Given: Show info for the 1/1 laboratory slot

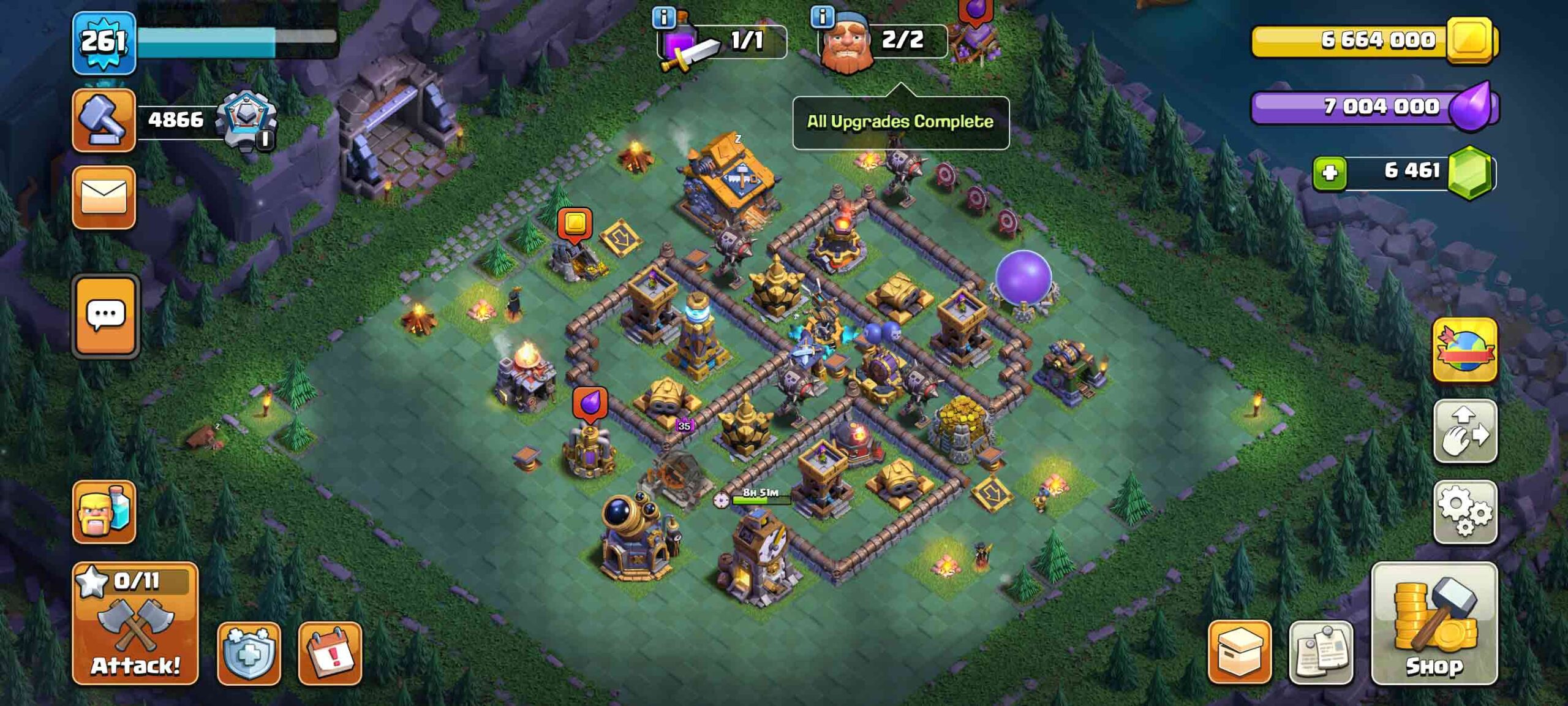Looking at the screenshot, I should (664, 17).
